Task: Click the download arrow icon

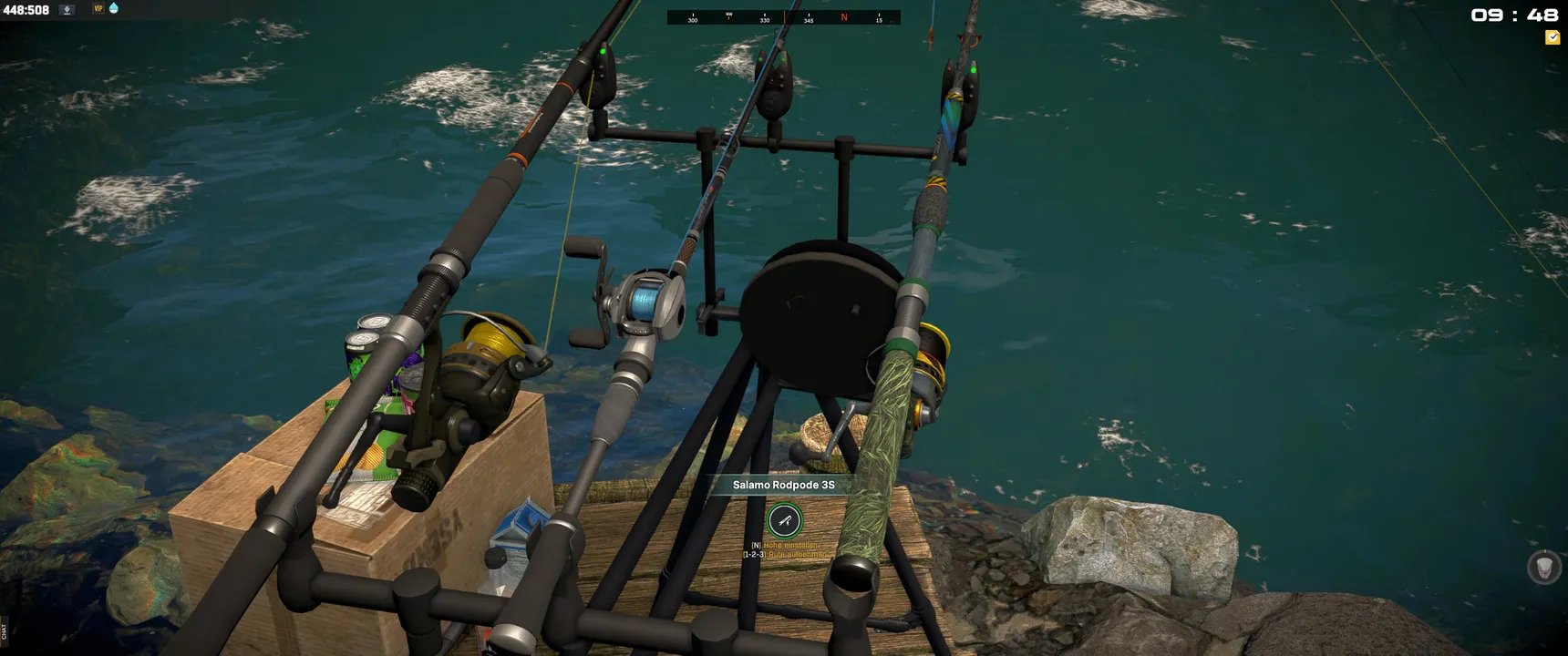Action: [67, 9]
